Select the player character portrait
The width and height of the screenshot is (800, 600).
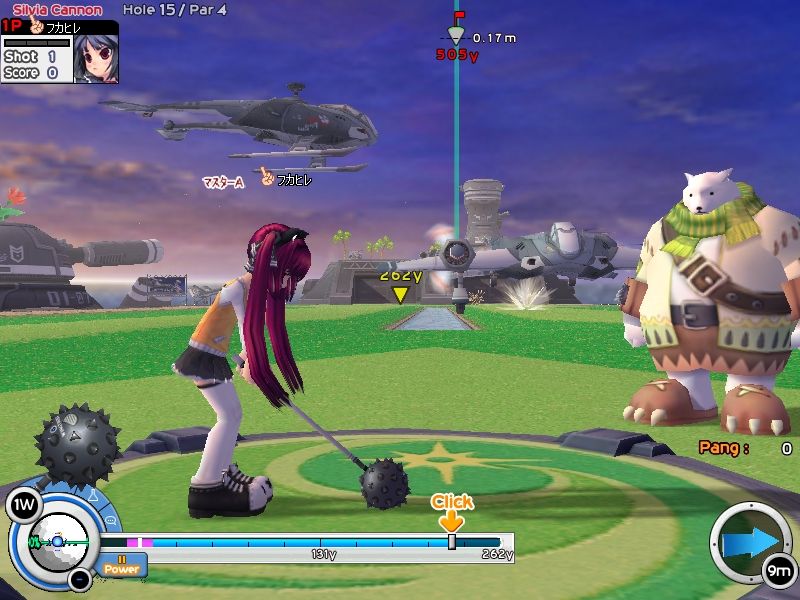point(96,59)
